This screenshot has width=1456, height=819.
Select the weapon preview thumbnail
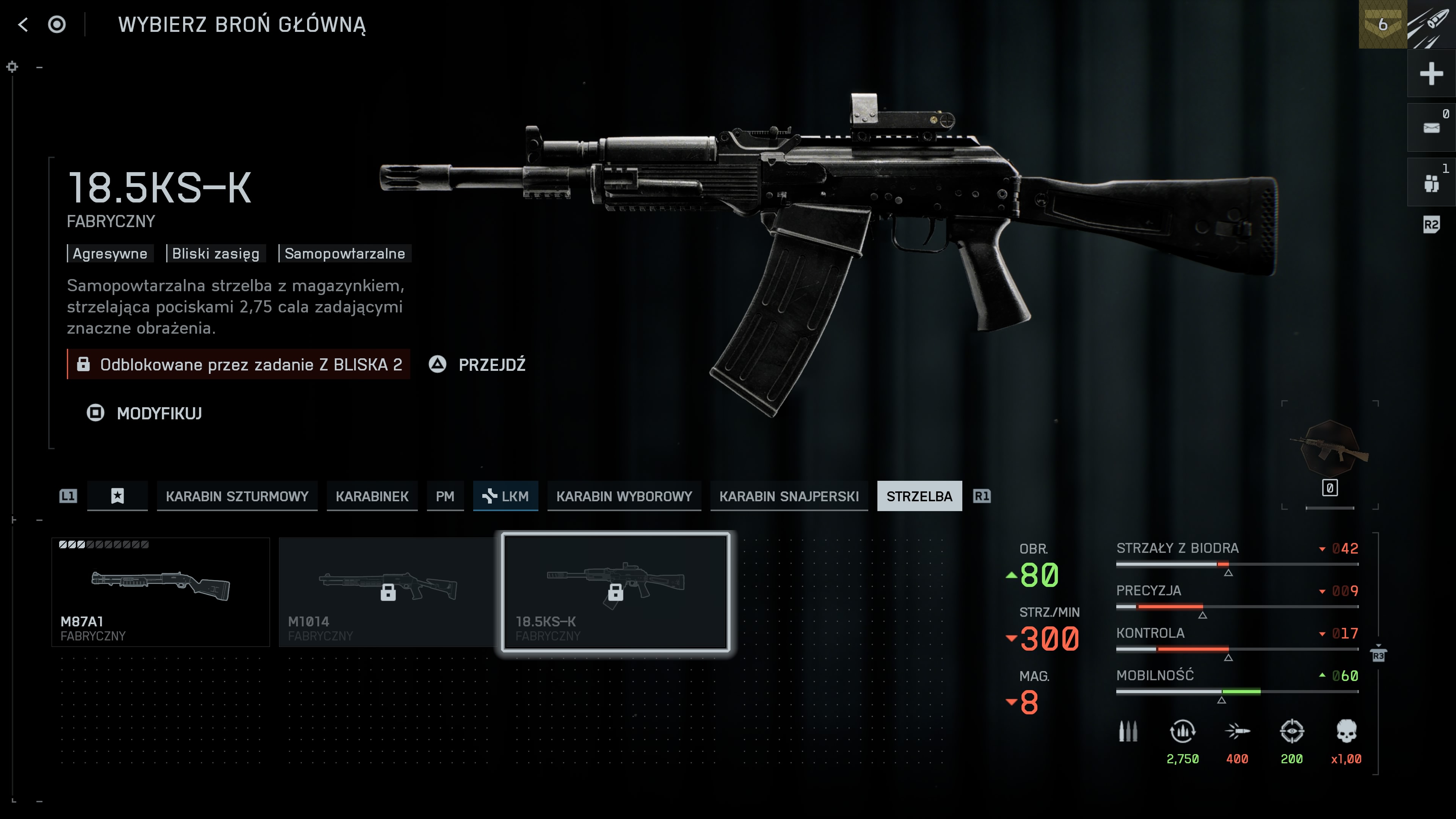[1329, 449]
